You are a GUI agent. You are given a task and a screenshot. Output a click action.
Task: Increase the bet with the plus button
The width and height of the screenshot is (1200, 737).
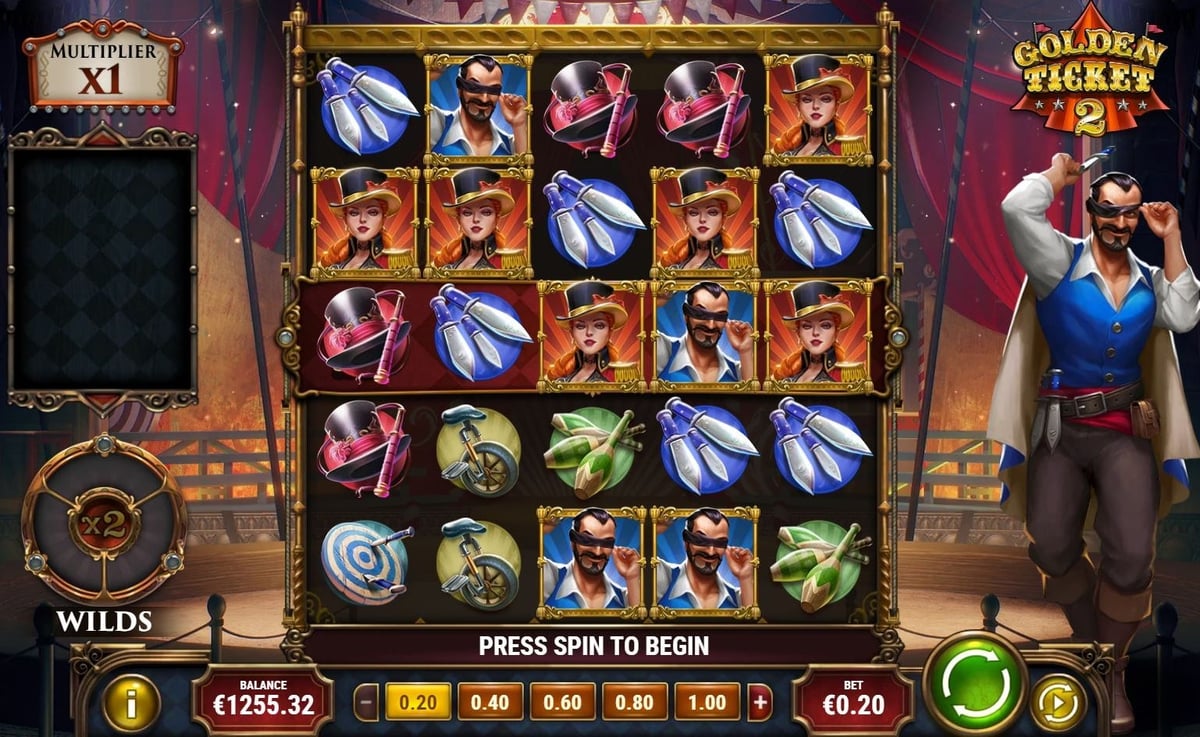tap(760, 702)
